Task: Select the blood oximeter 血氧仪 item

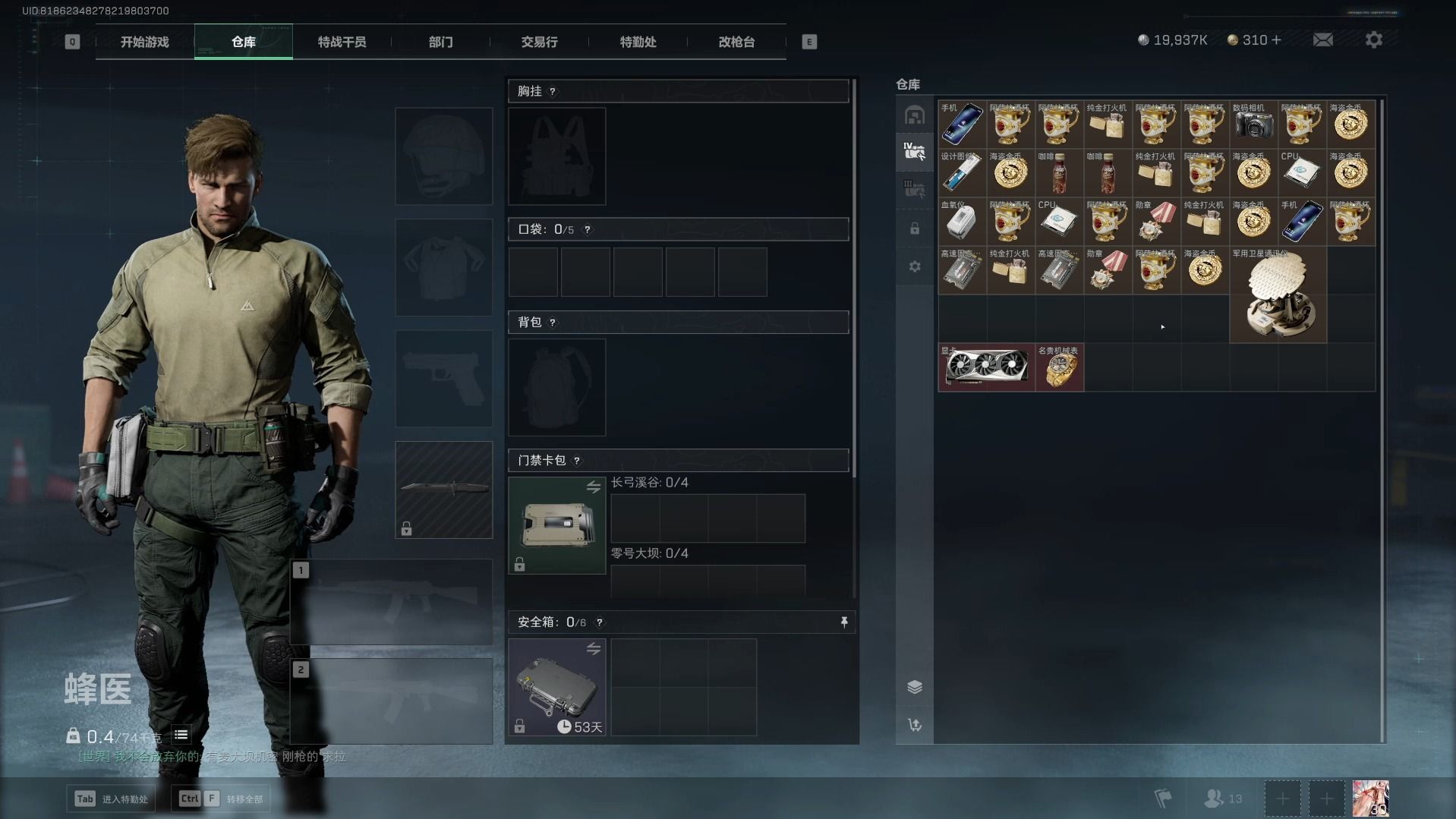Action: point(962,222)
